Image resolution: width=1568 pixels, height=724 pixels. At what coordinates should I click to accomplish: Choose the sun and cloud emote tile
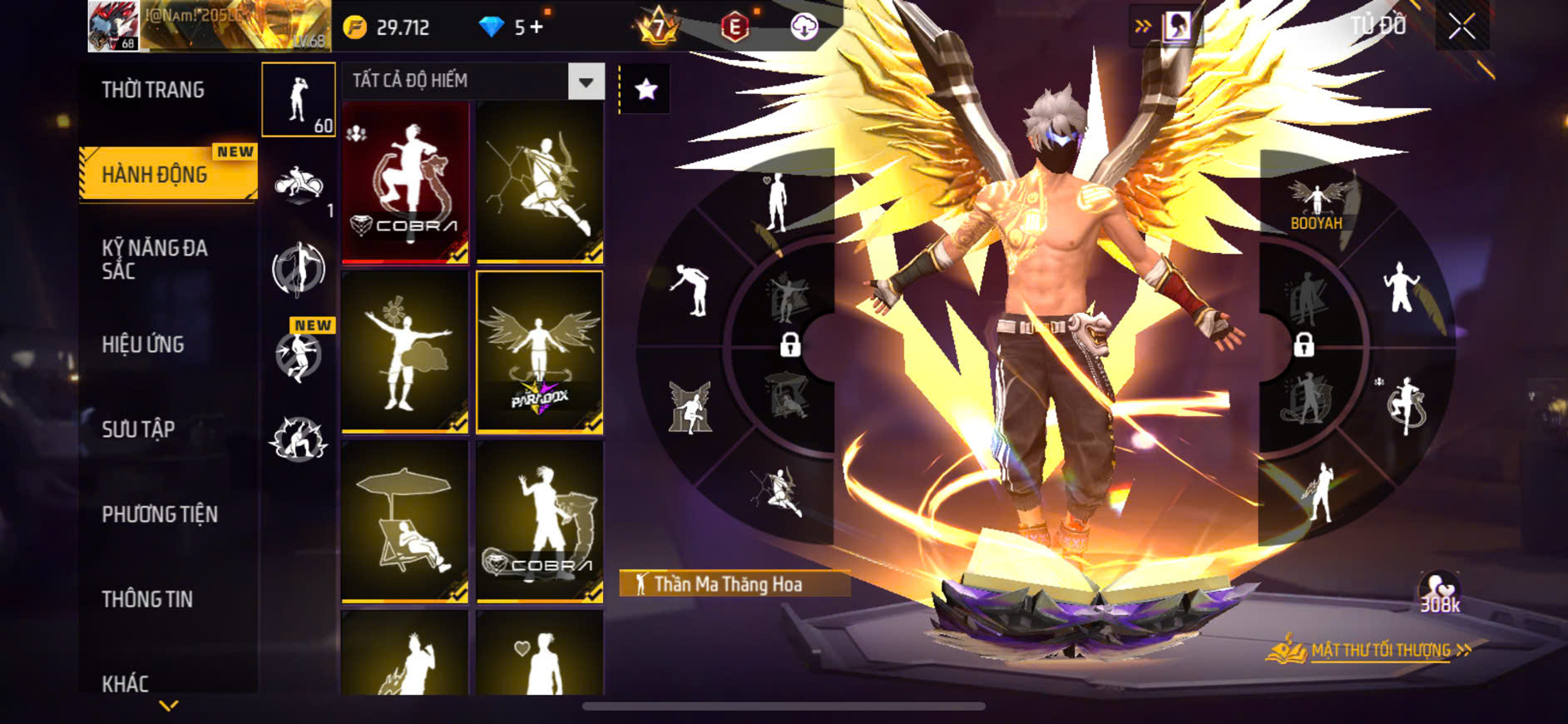(405, 352)
